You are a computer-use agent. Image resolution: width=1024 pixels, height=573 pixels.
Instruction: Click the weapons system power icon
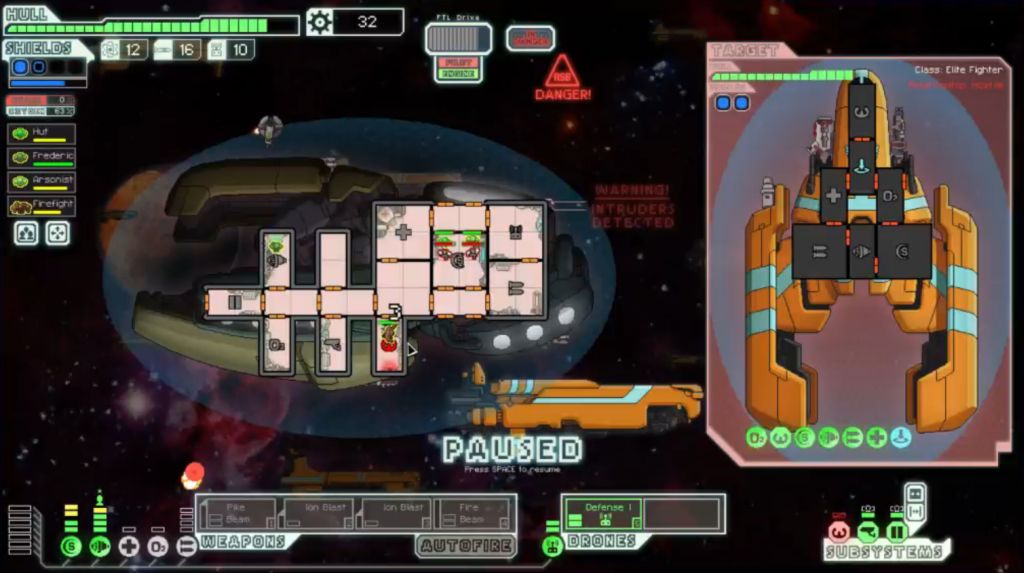[x=187, y=546]
